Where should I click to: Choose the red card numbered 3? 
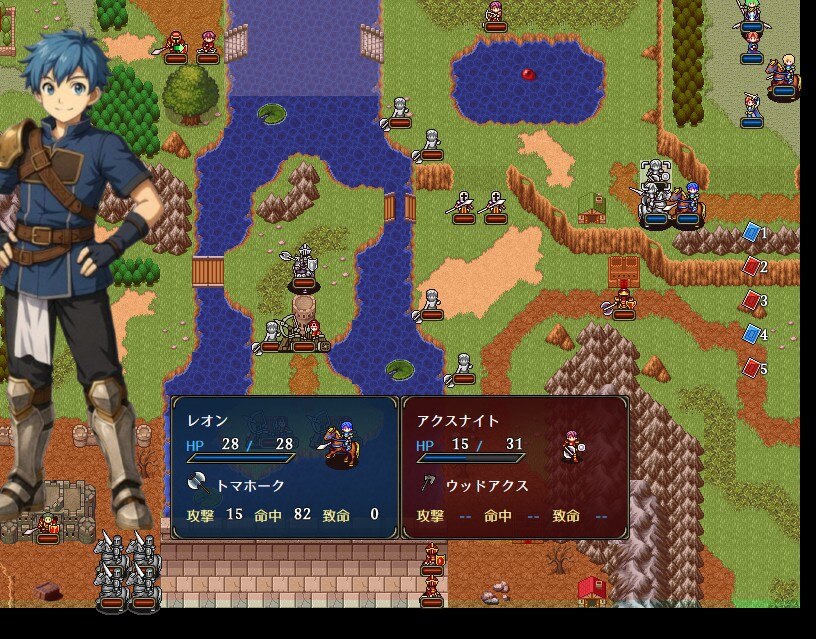click(x=752, y=300)
